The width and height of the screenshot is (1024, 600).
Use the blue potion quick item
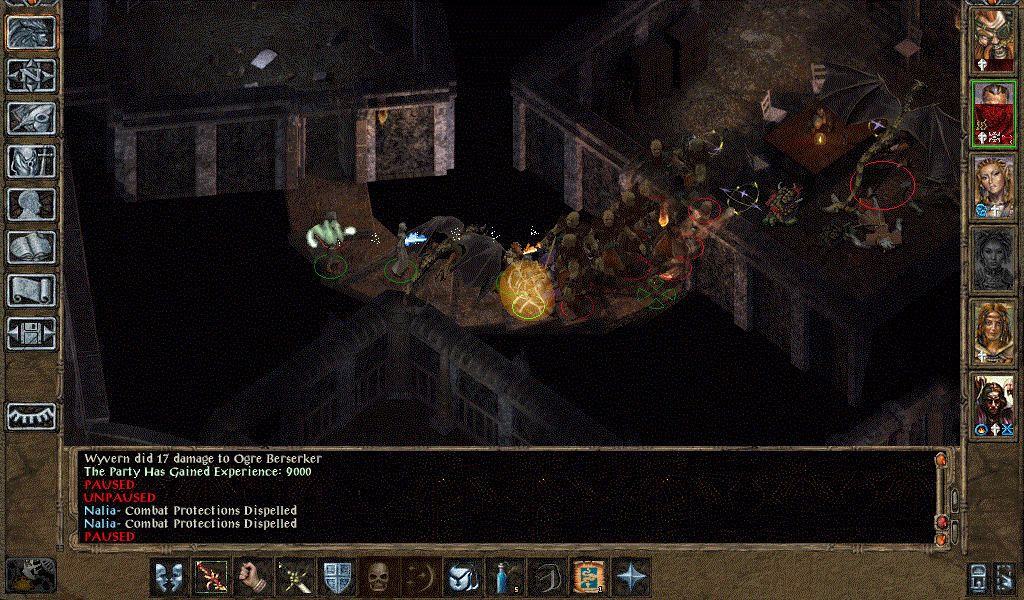coord(503,577)
